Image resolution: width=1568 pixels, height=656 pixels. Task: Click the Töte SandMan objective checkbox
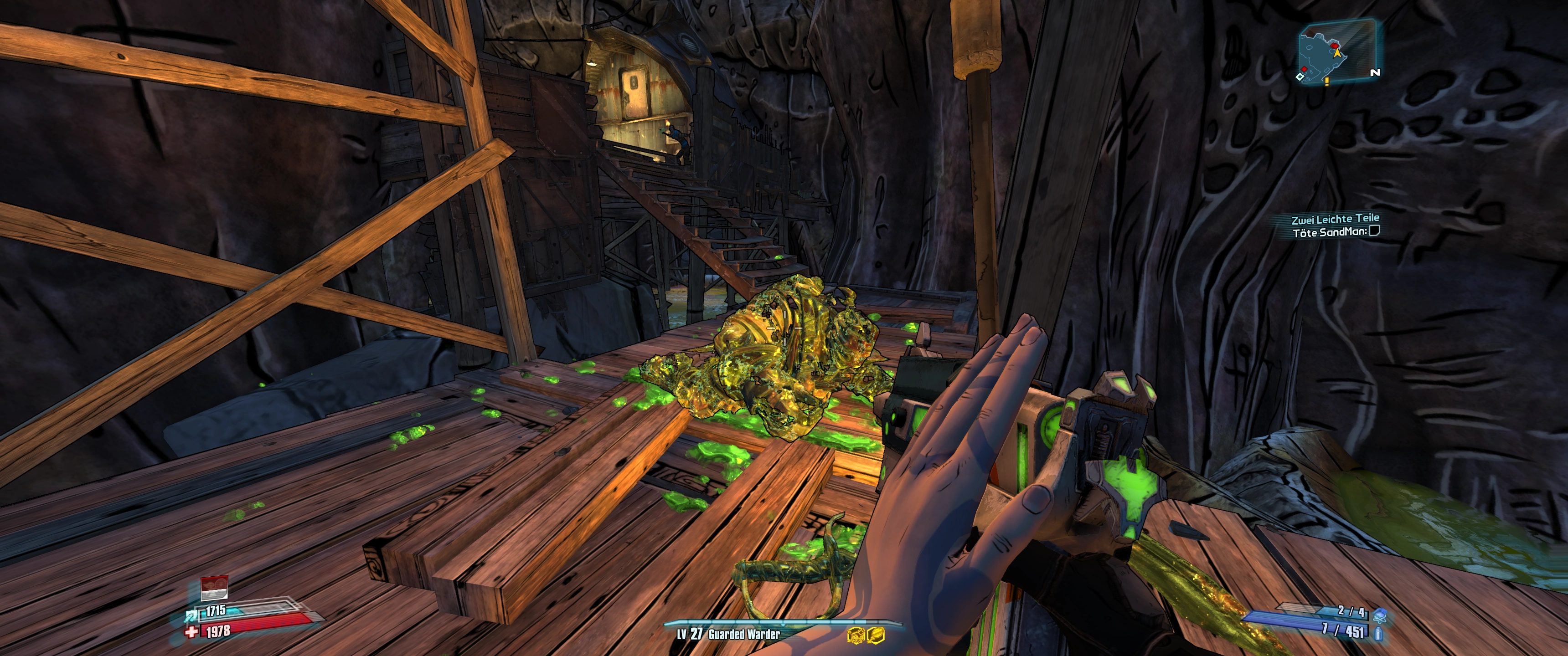coord(1374,231)
